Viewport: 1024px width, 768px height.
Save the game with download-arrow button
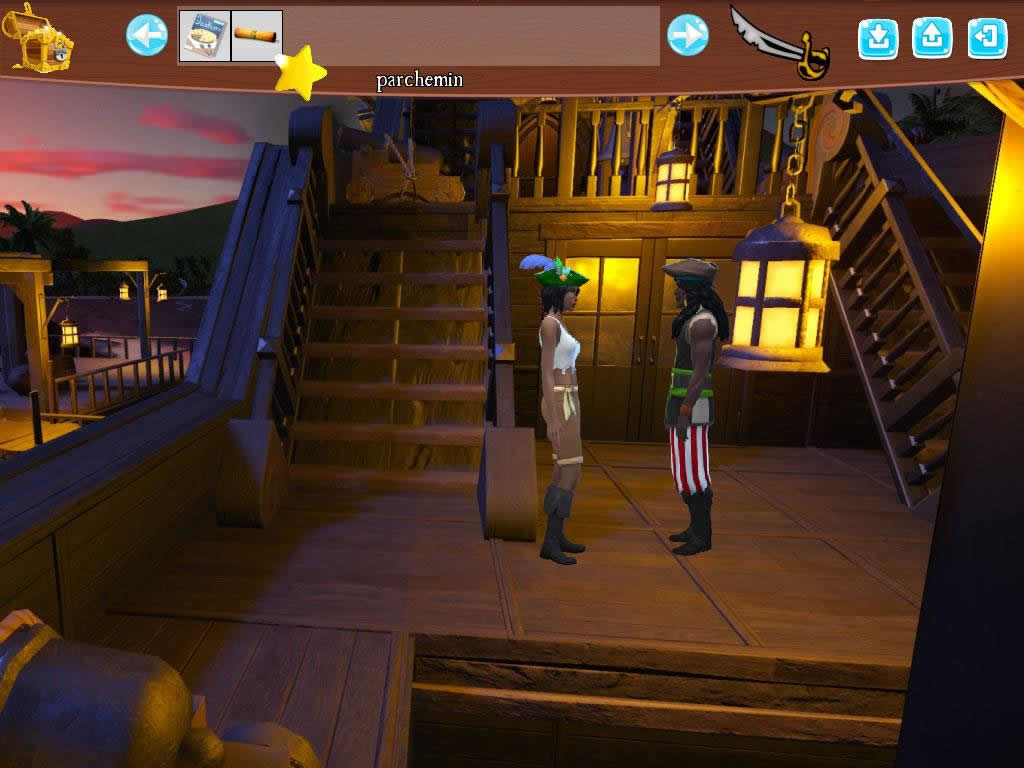click(x=878, y=38)
